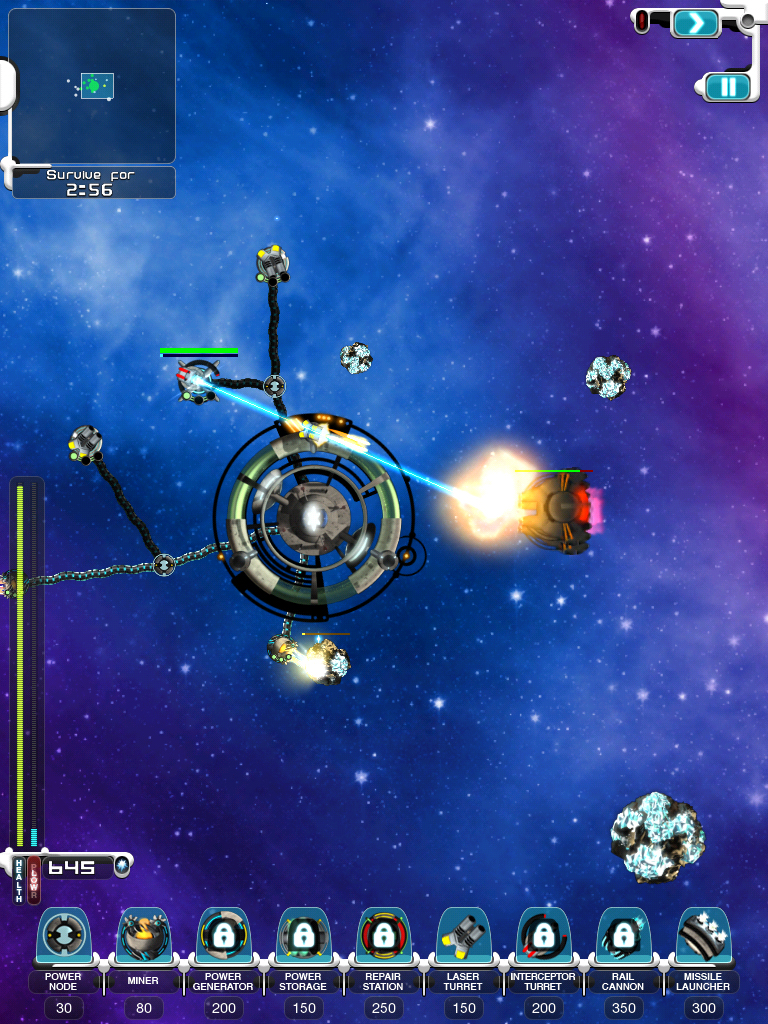Viewport: 768px width, 1024px height.
Task: Choose the Missile Launcher build button
Action: pyautogui.click(x=703, y=938)
